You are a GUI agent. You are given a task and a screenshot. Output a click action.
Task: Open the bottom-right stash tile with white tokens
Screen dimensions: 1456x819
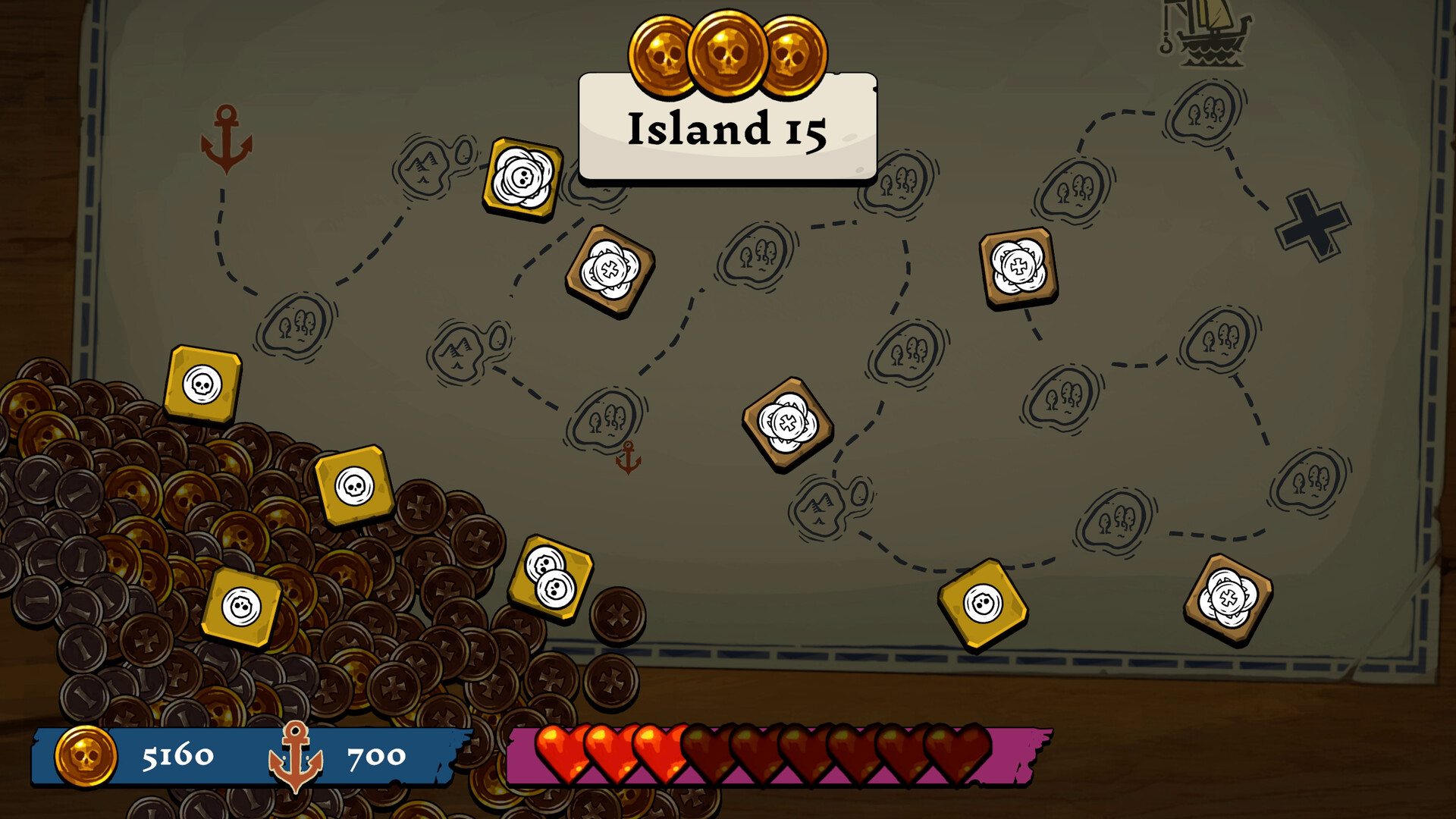[x=1228, y=598]
